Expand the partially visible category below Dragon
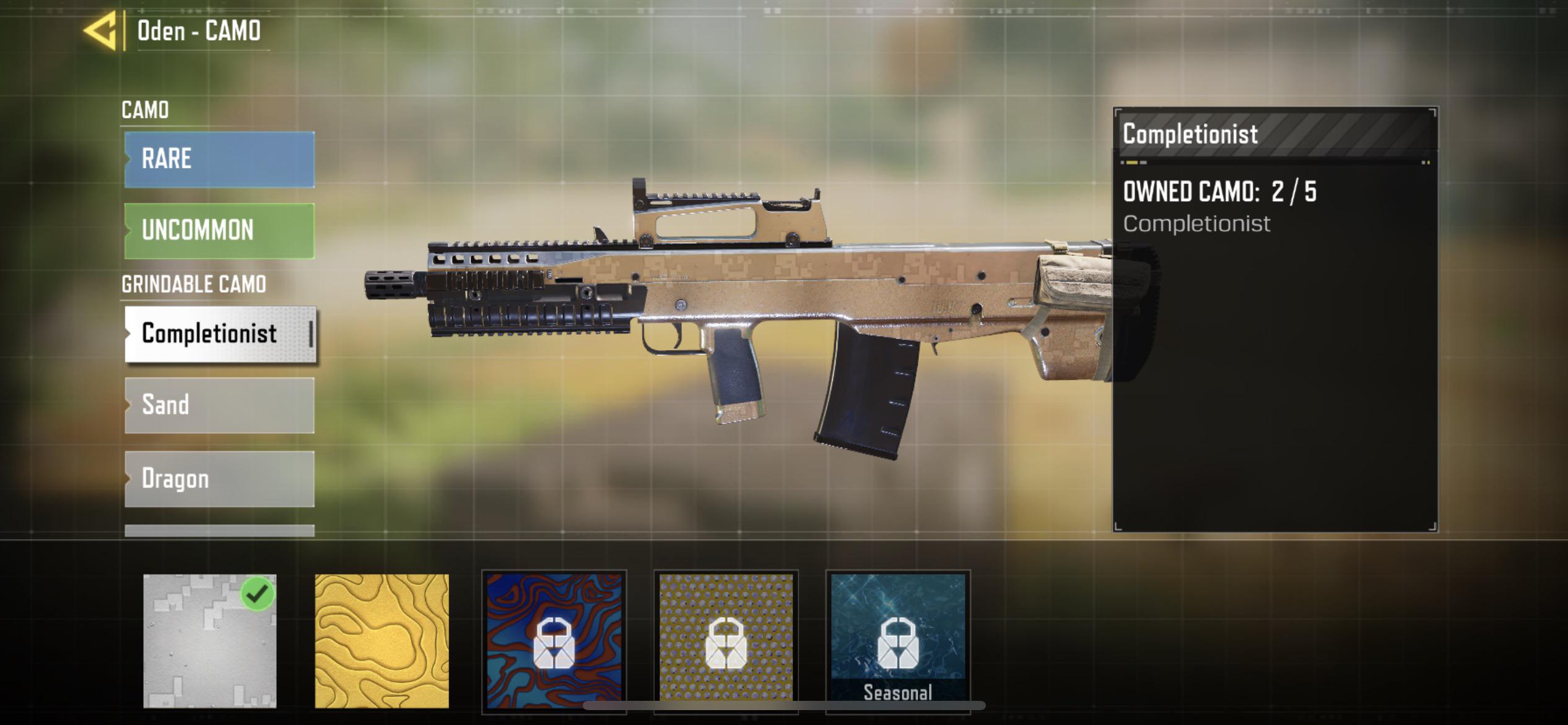 (218, 533)
